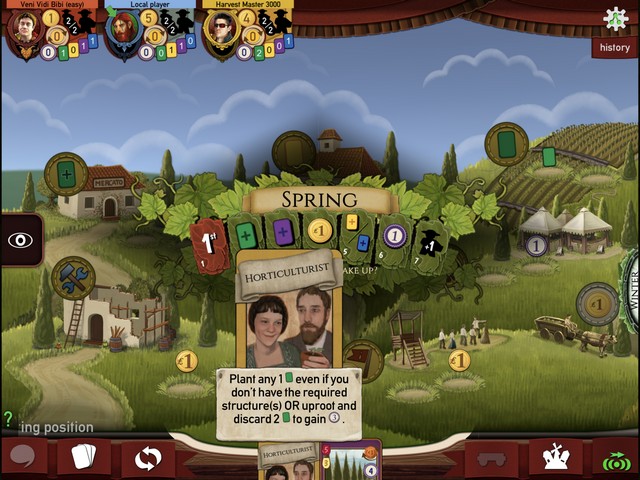640x480 pixels.
Task: Open the crown scoring button
Action: click(x=555, y=458)
